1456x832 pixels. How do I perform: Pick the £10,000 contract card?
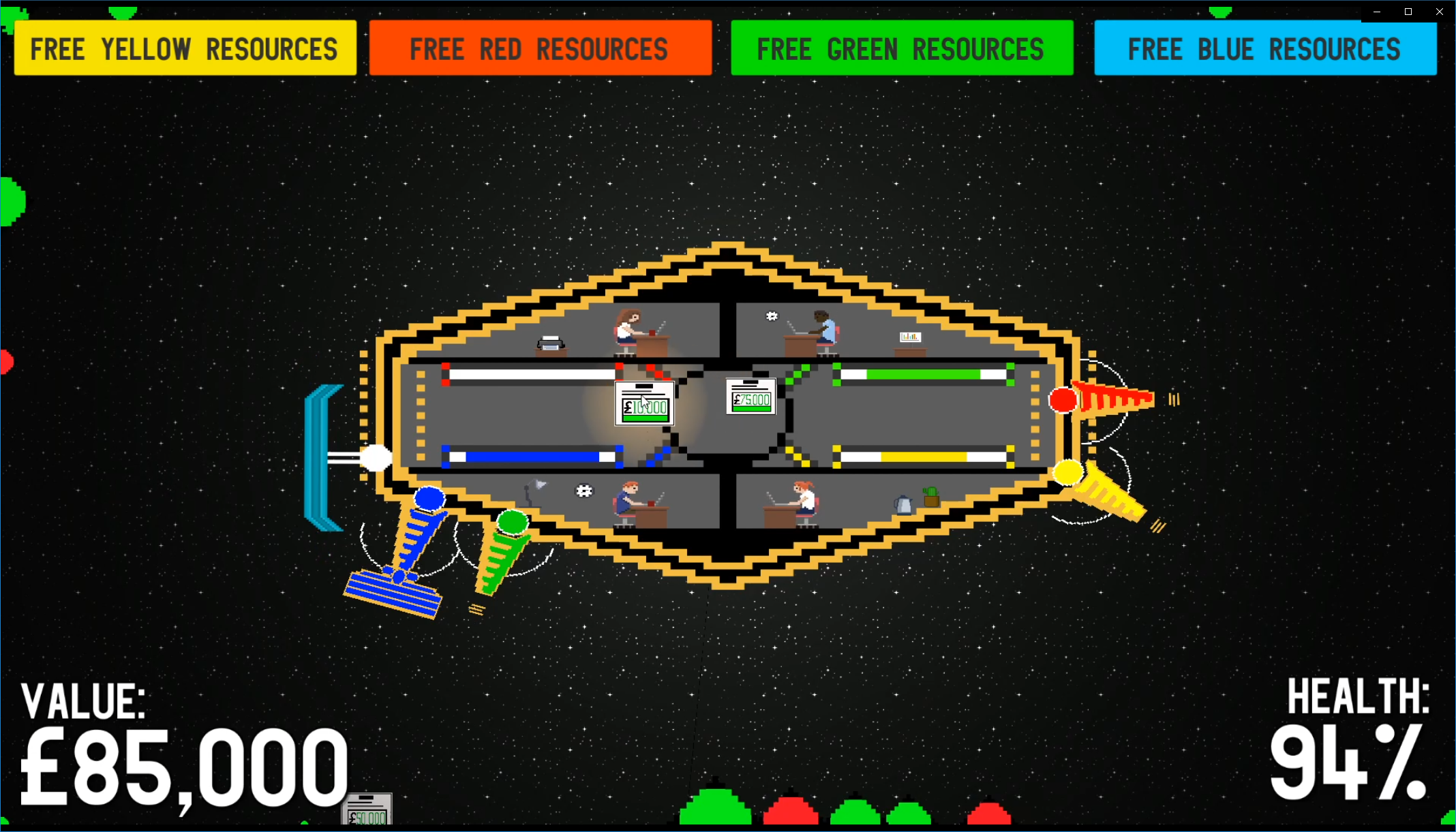tap(644, 403)
